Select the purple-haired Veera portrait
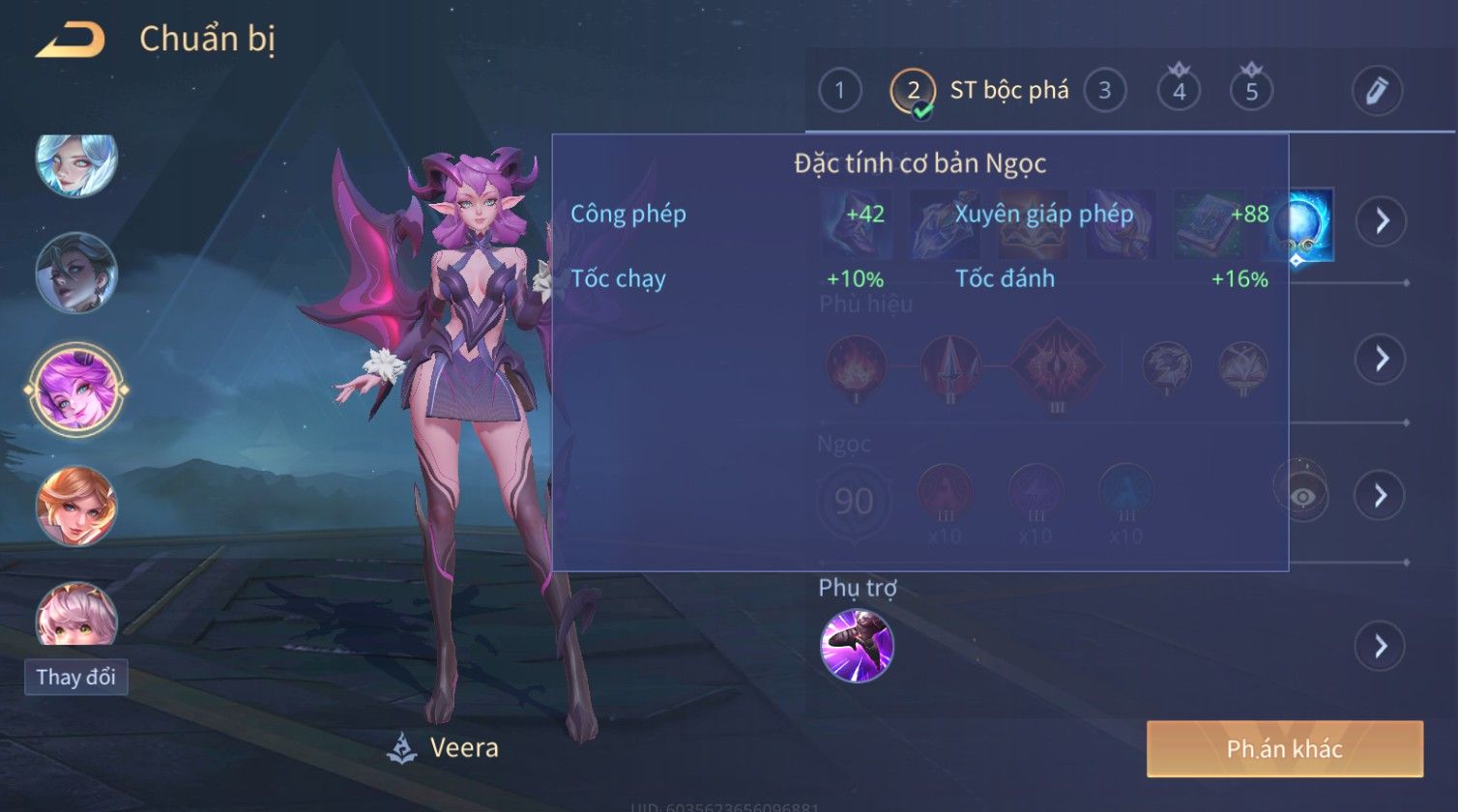 [x=76, y=389]
